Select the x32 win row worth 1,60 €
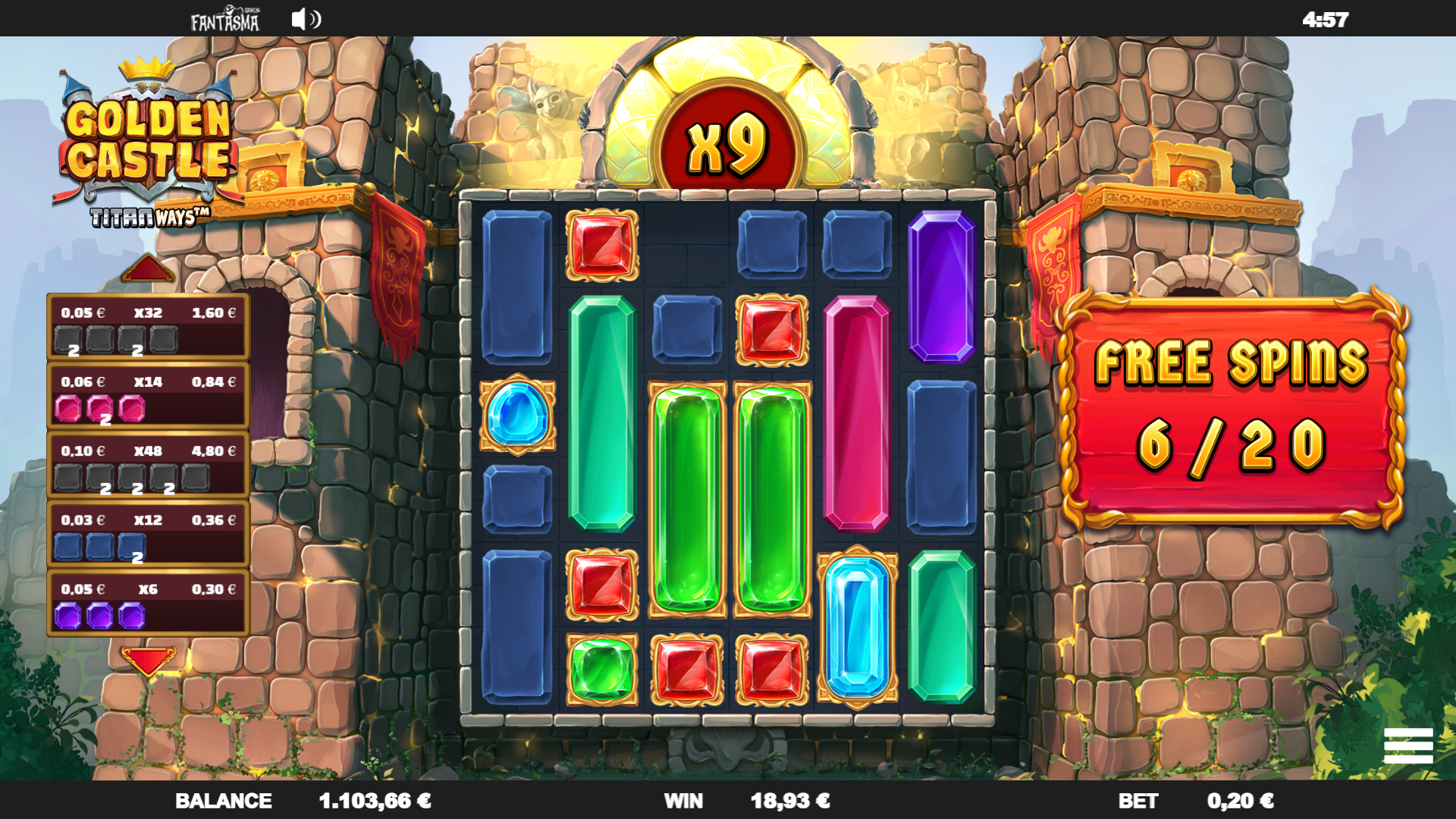 click(x=149, y=327)
